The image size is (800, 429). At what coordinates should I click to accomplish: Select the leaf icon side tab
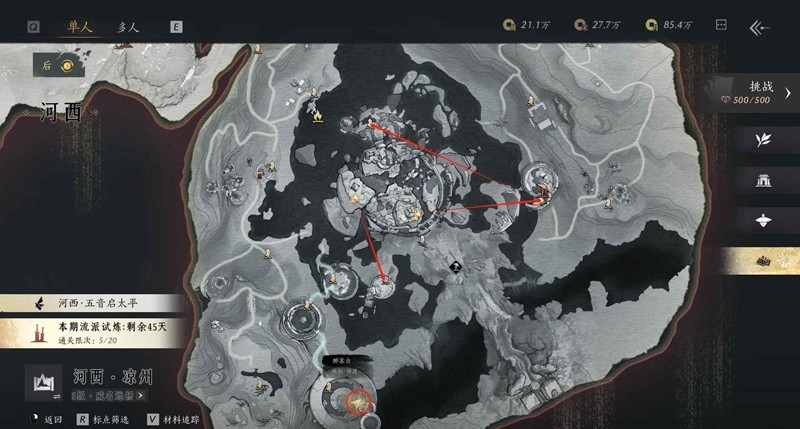point(765,139)
